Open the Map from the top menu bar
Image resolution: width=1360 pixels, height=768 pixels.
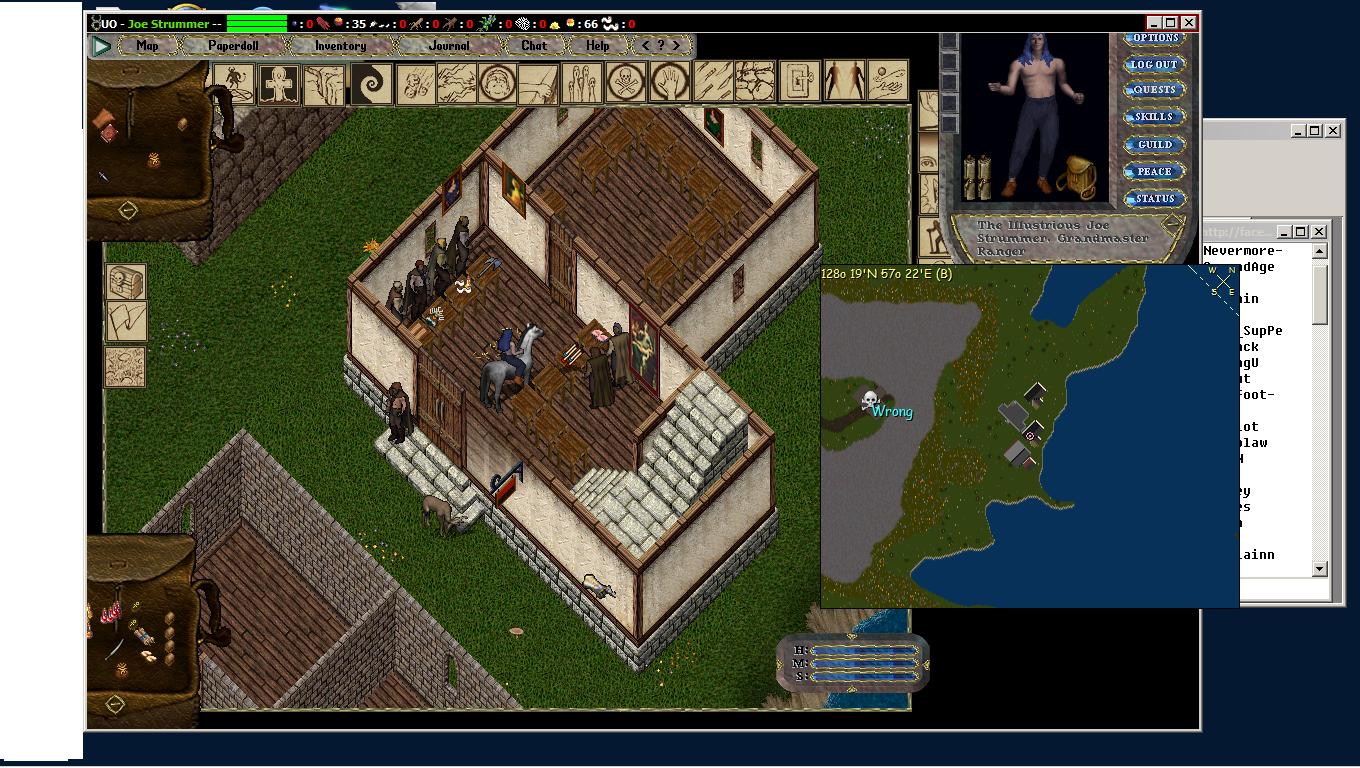147,46
